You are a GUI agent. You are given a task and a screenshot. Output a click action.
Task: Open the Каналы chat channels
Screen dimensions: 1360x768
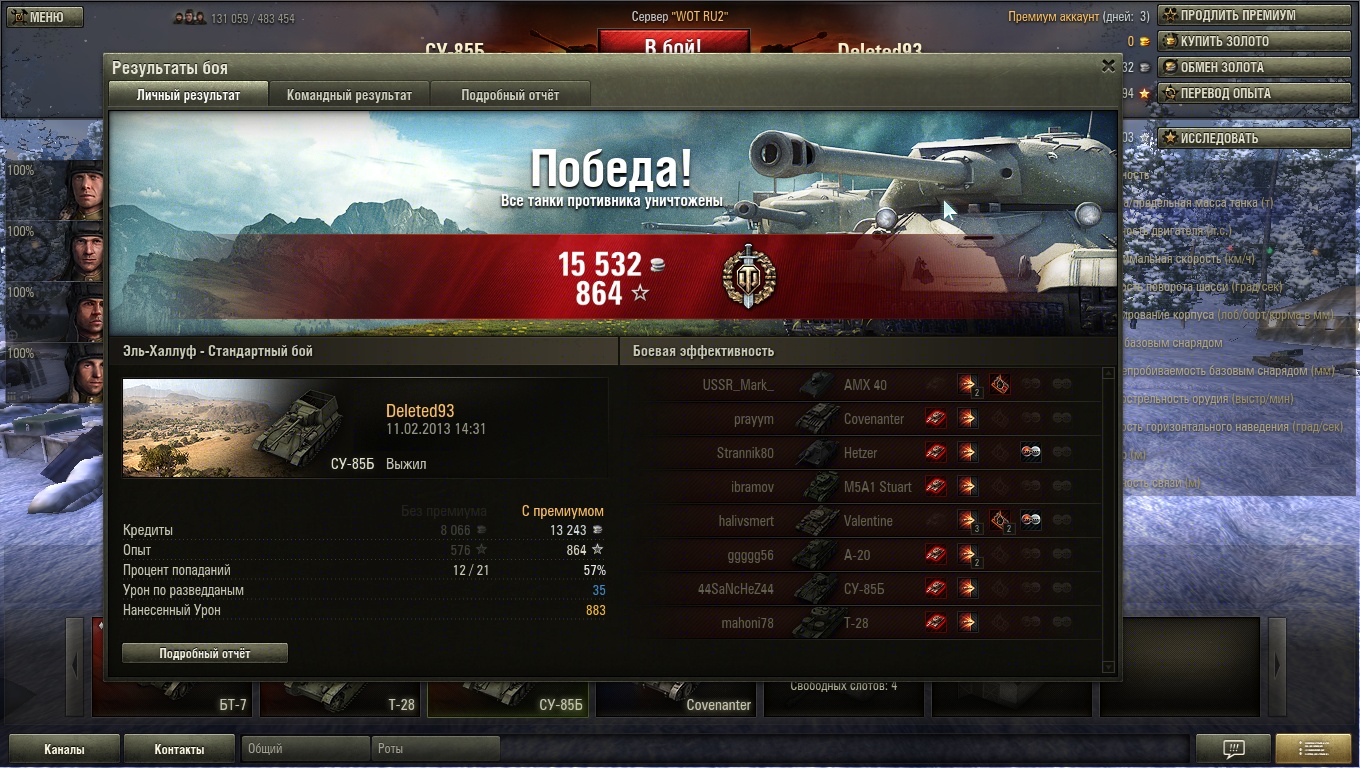pos(64,749)
